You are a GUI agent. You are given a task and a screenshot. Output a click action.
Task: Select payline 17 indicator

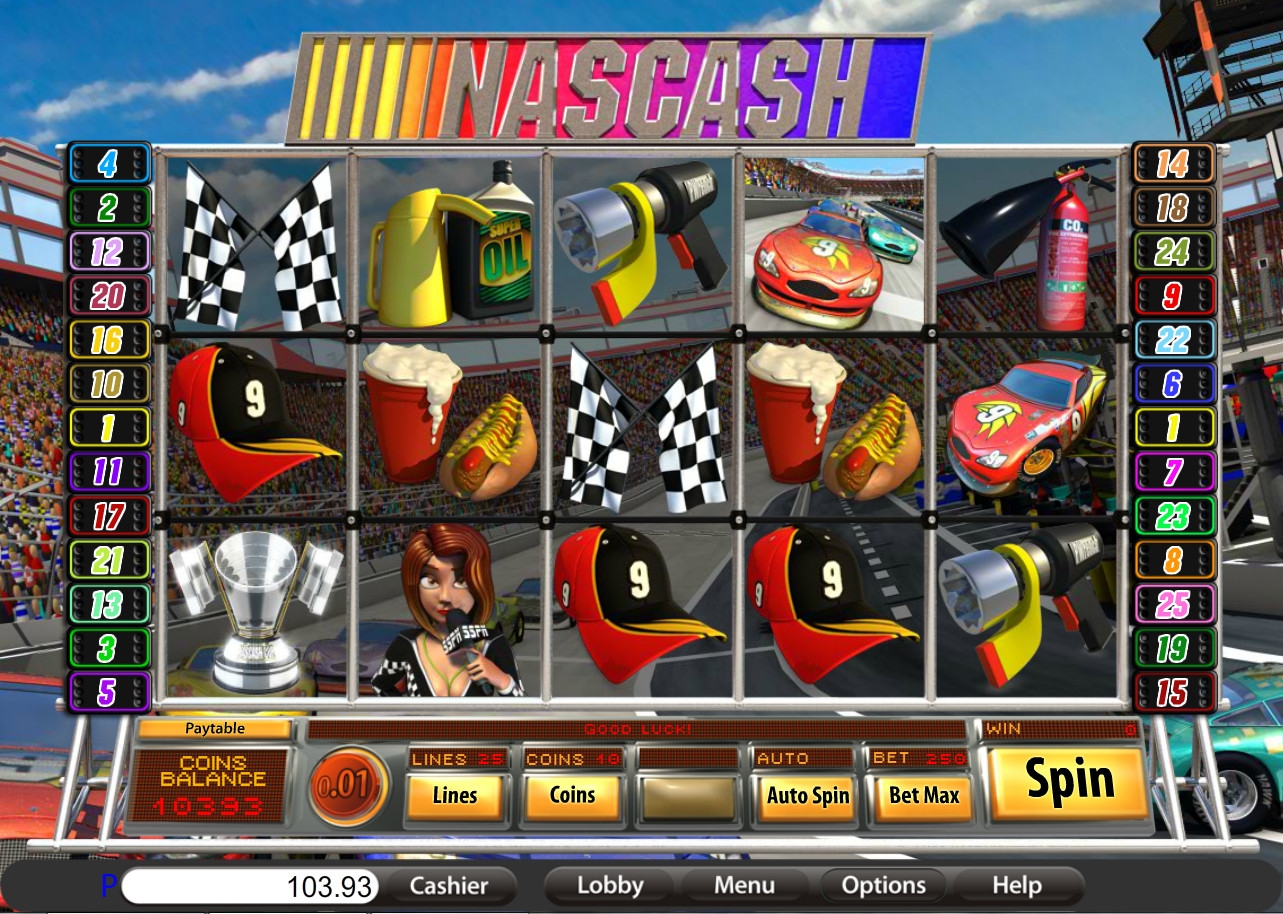pyautogui.click(x=108, y=516)
